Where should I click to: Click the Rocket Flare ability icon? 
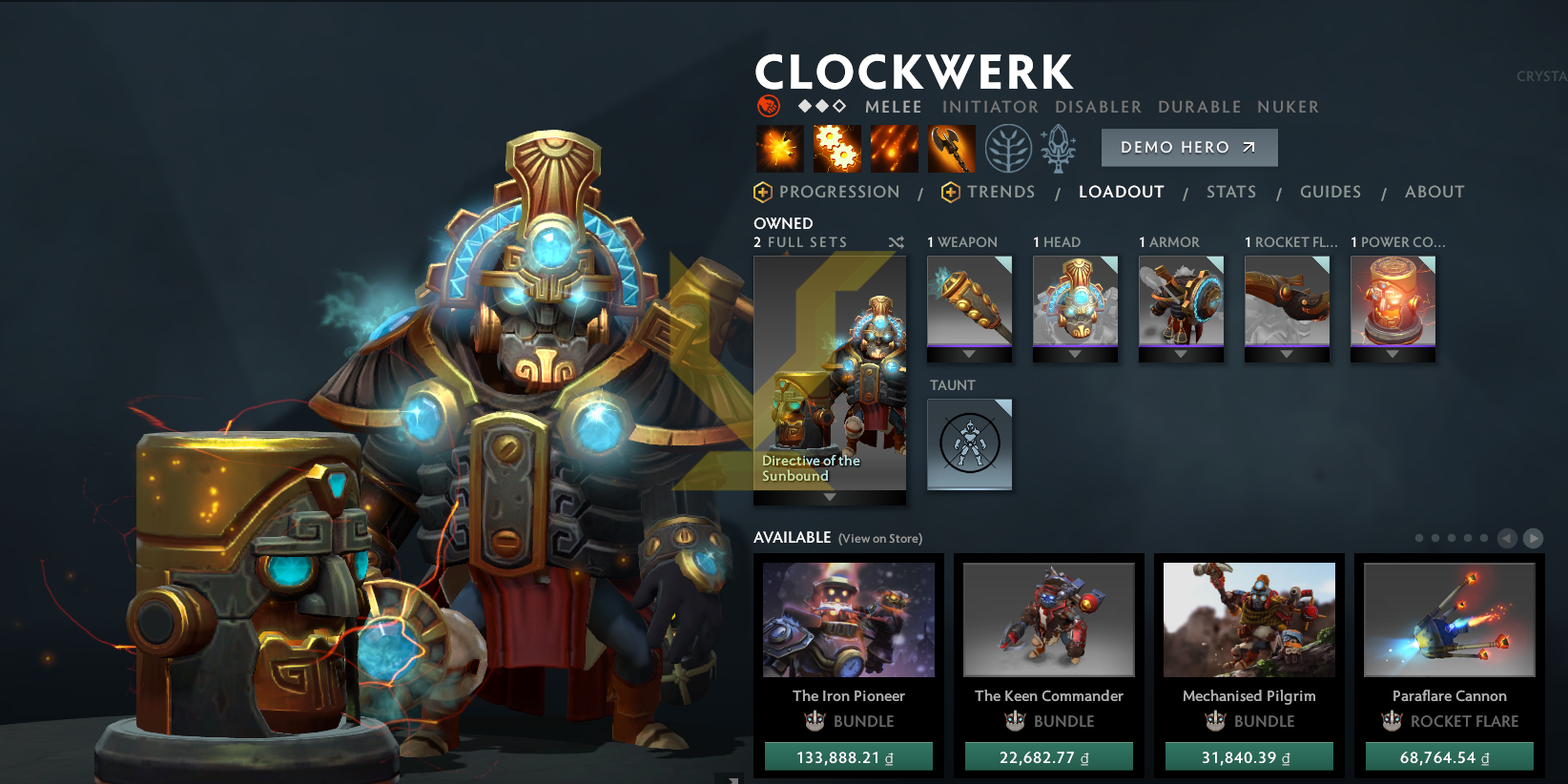click(x=895, y=148)
